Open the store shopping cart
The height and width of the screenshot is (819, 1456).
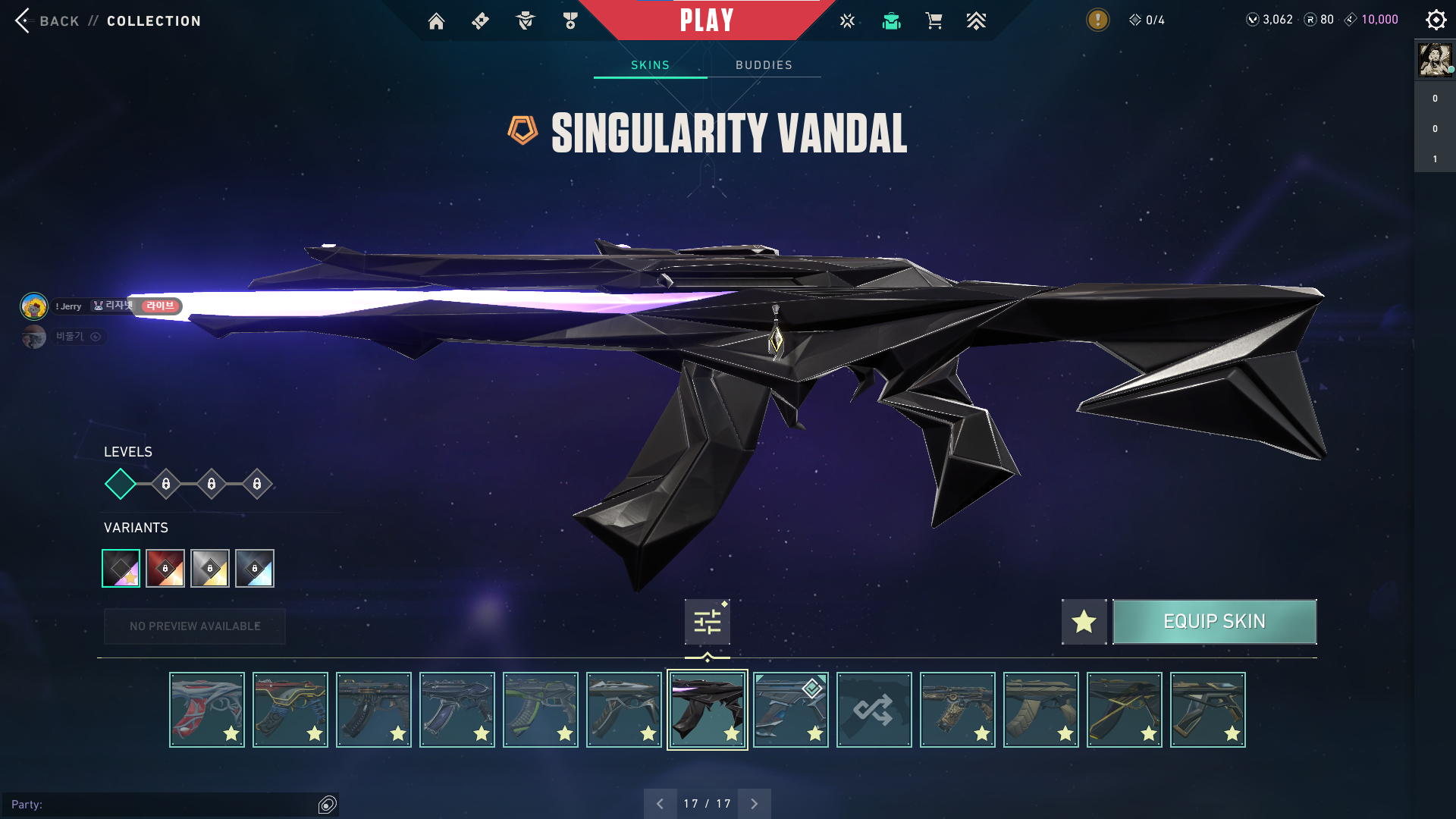pyautogui.click(x=934, y=21)
